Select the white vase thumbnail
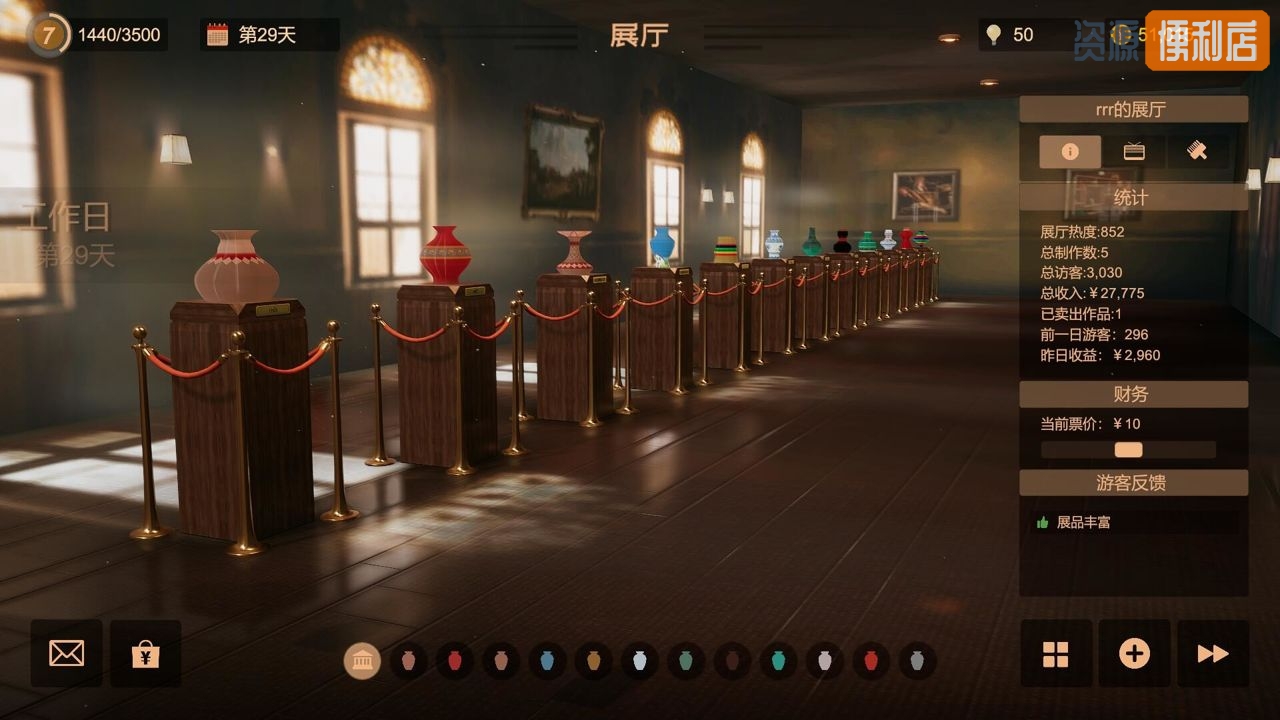Screen dimensions: 1280x720 (640, 661)
